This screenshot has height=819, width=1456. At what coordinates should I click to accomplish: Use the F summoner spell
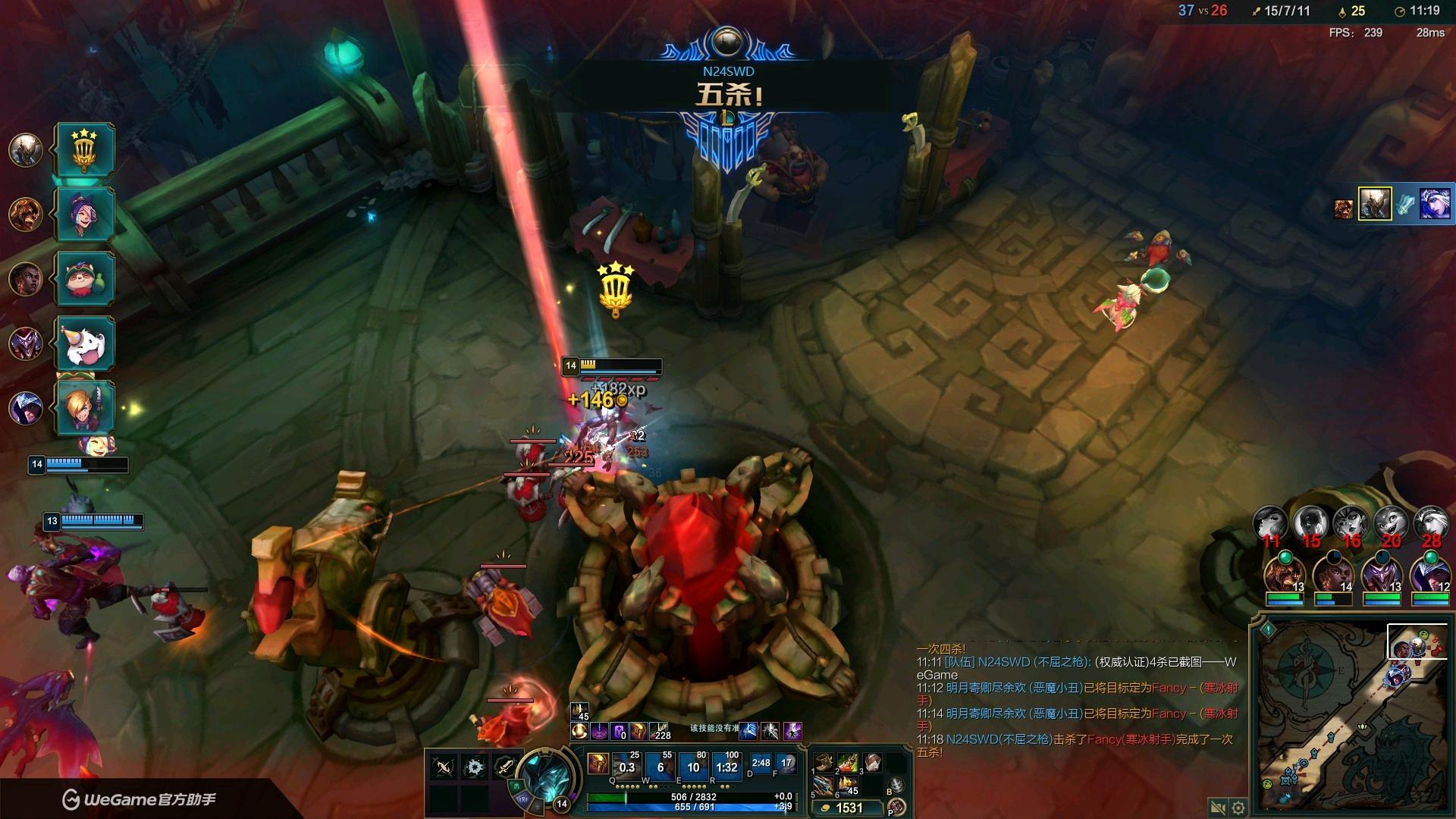786,763
